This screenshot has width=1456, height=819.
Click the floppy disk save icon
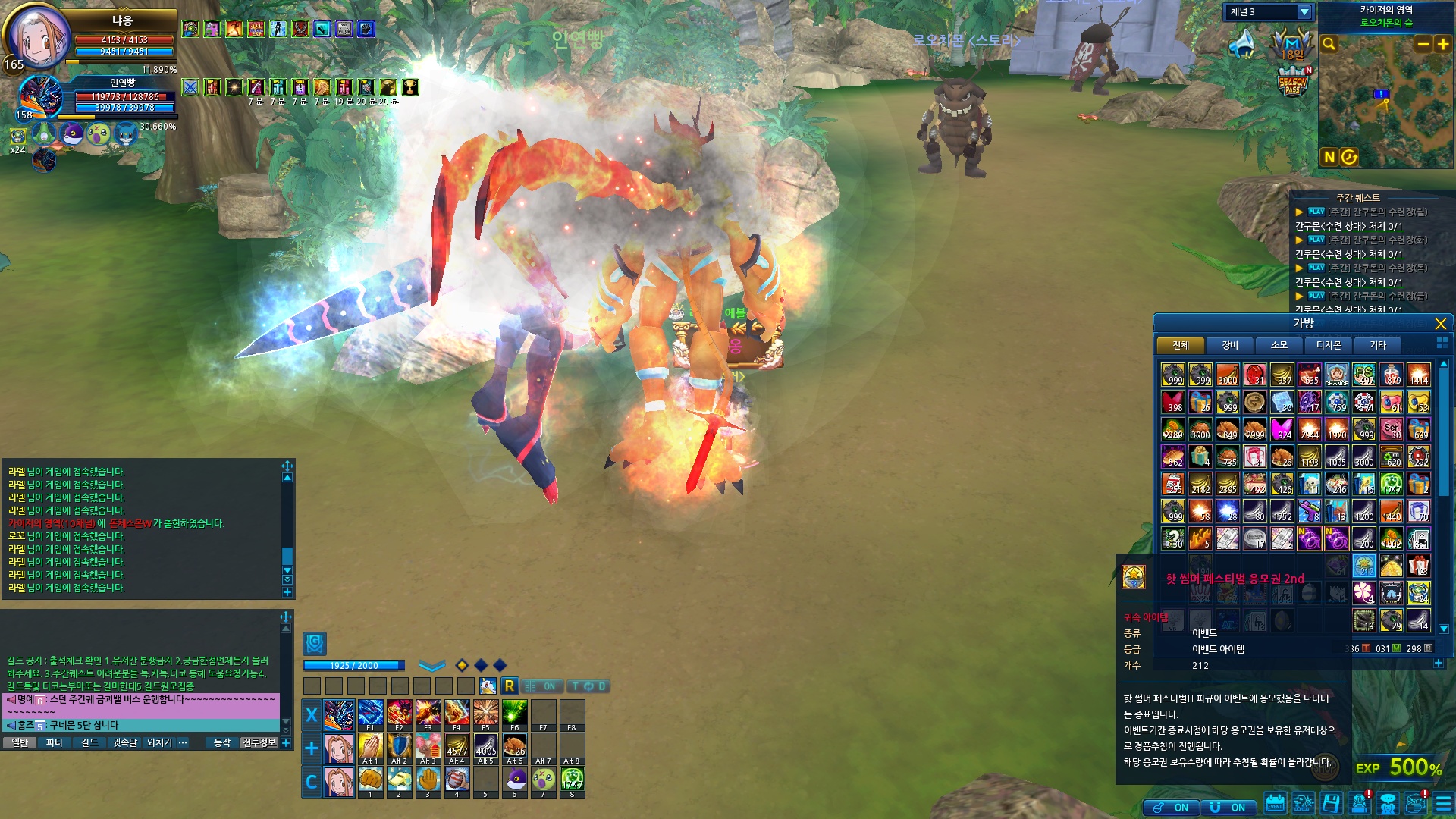[x=1331, y=804]
